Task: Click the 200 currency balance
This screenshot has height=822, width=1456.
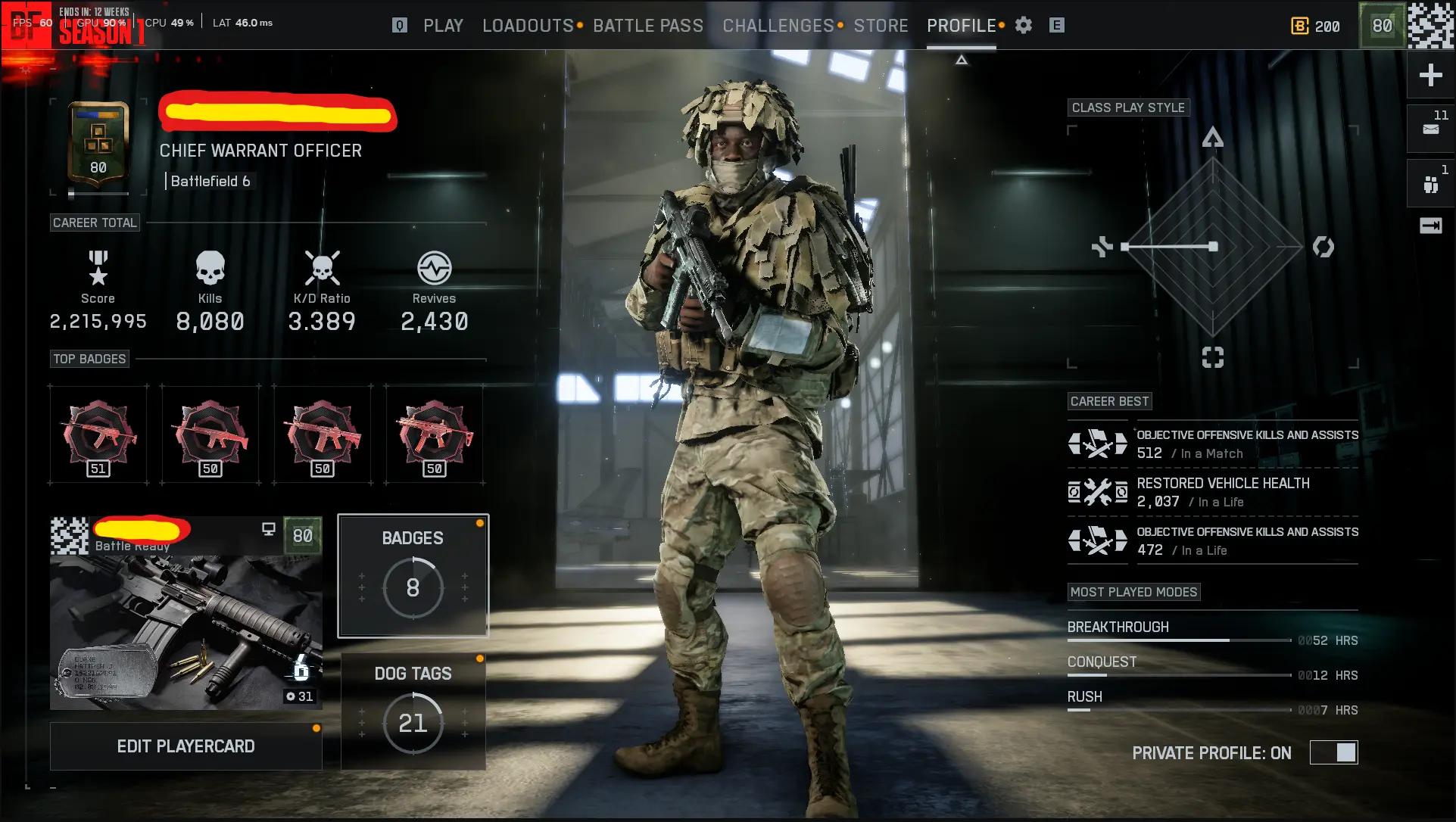Action: 1316,26
